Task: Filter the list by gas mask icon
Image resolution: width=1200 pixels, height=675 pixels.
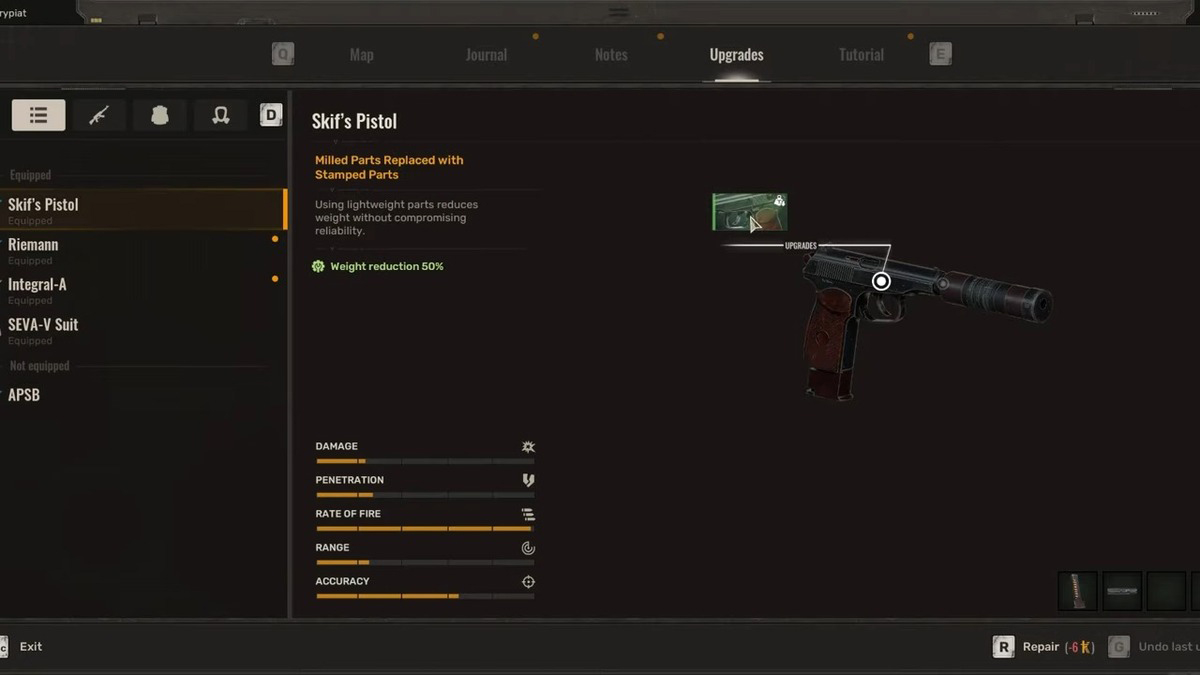Action: [221, 115]
